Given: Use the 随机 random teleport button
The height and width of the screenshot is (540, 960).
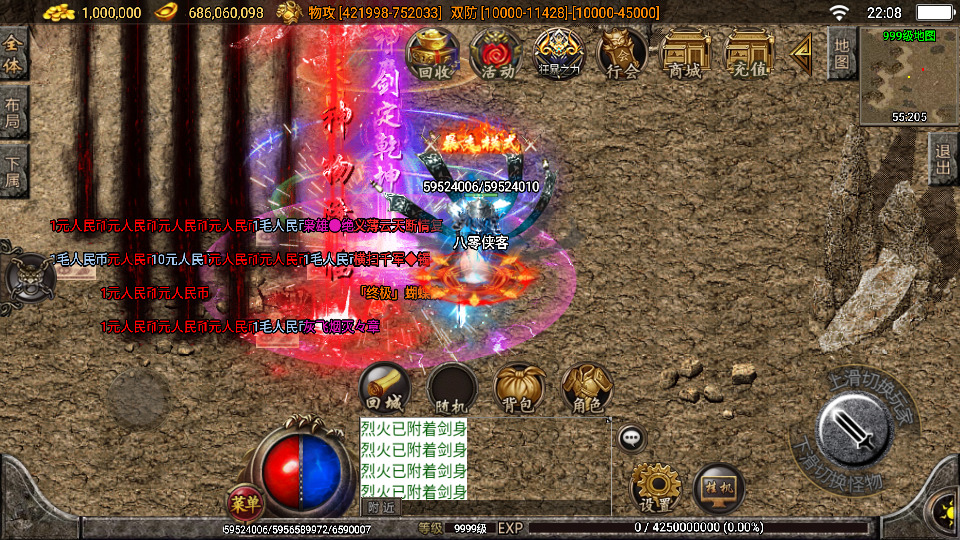Looking at the screenshot, I should pos(452,389).
